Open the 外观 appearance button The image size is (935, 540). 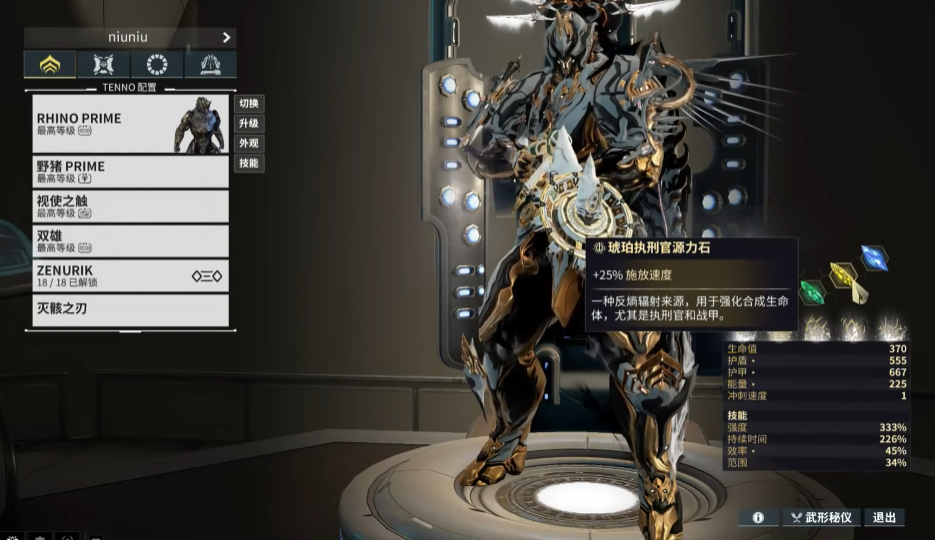[x=249, y=143]
